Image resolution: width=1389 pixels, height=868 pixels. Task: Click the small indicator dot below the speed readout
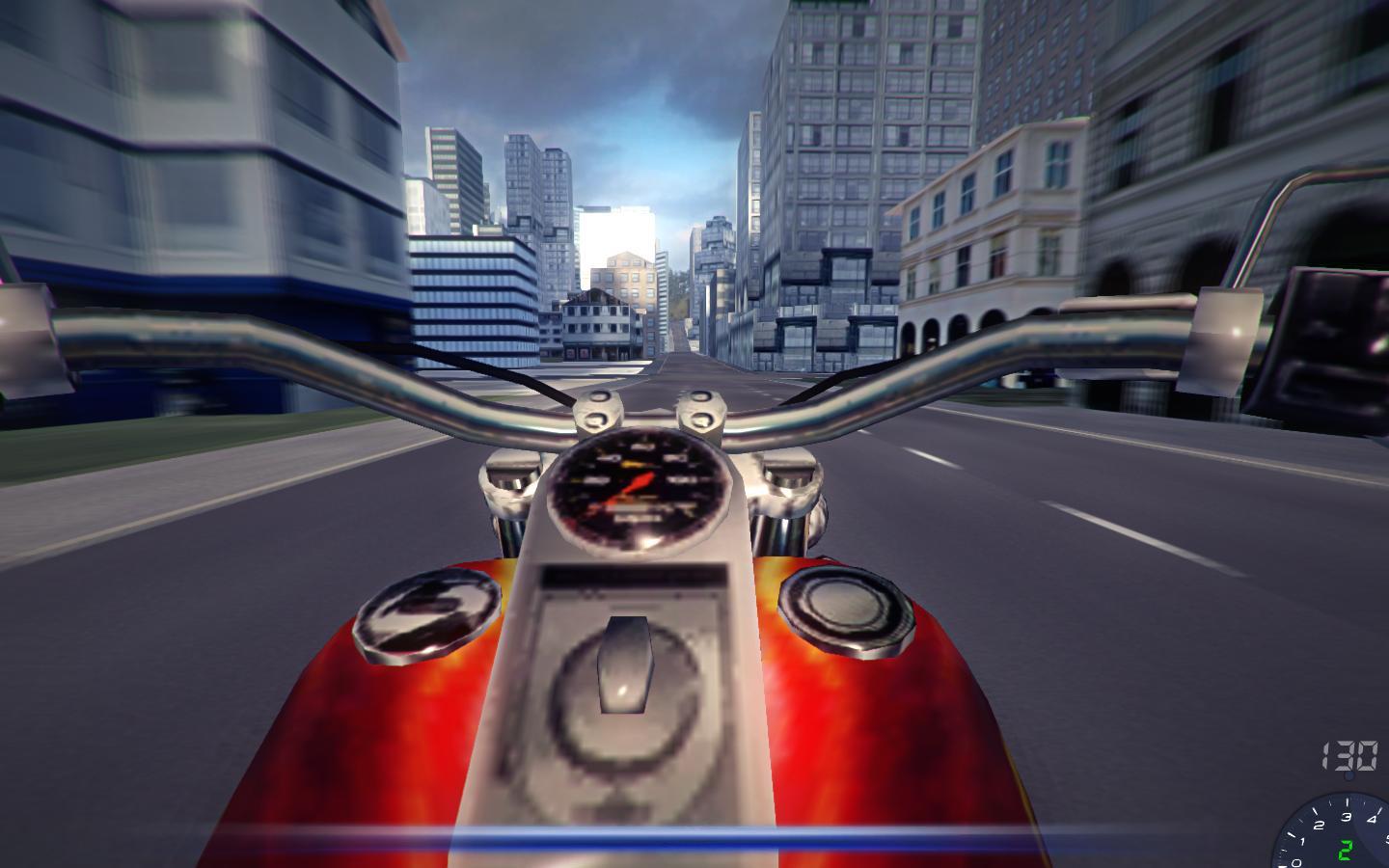[1349, 775]
